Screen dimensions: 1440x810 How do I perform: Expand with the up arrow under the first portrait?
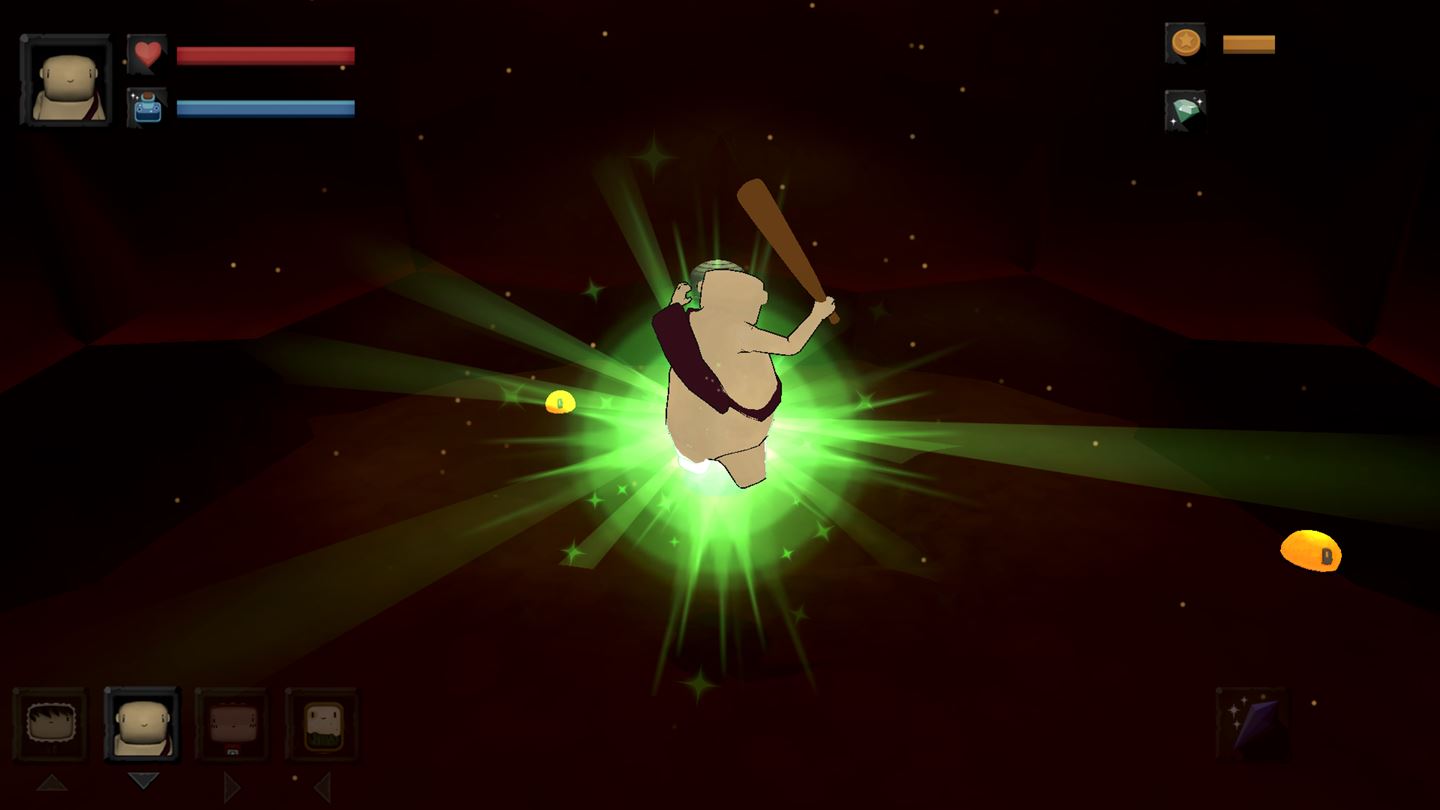tap(51, 784)
